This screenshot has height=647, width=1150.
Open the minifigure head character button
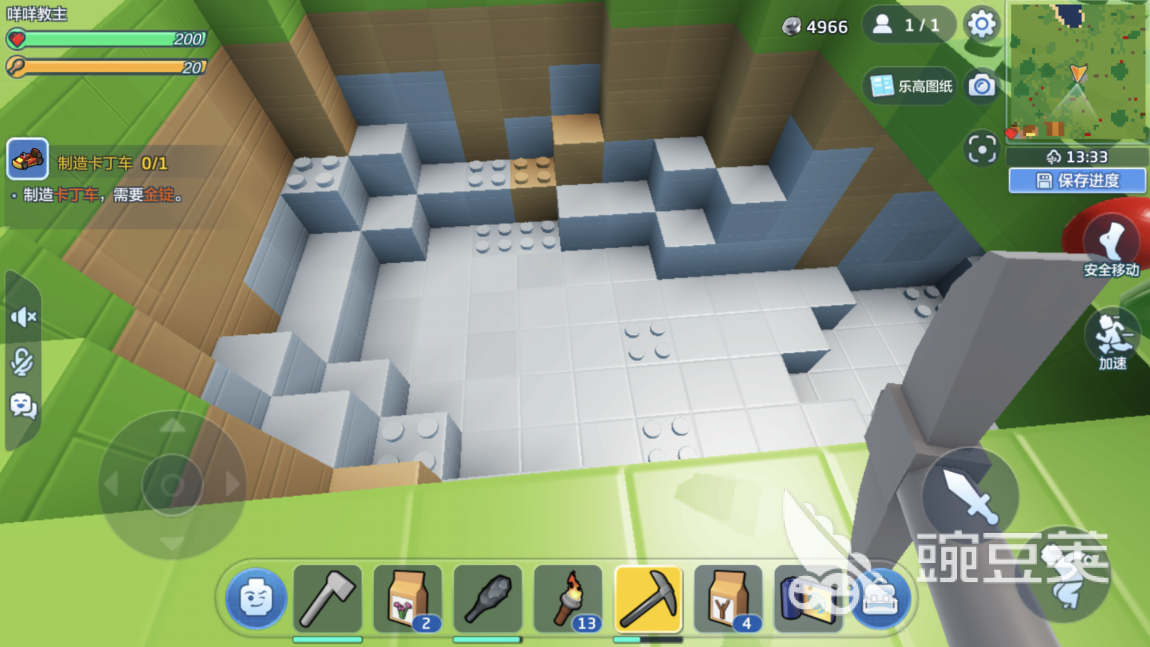coord(256,598)
